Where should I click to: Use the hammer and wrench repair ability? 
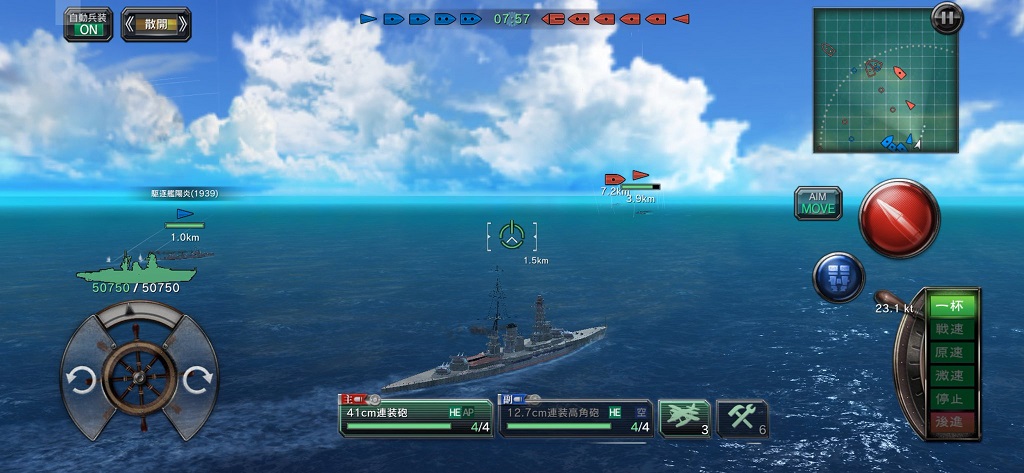point(743,419)
